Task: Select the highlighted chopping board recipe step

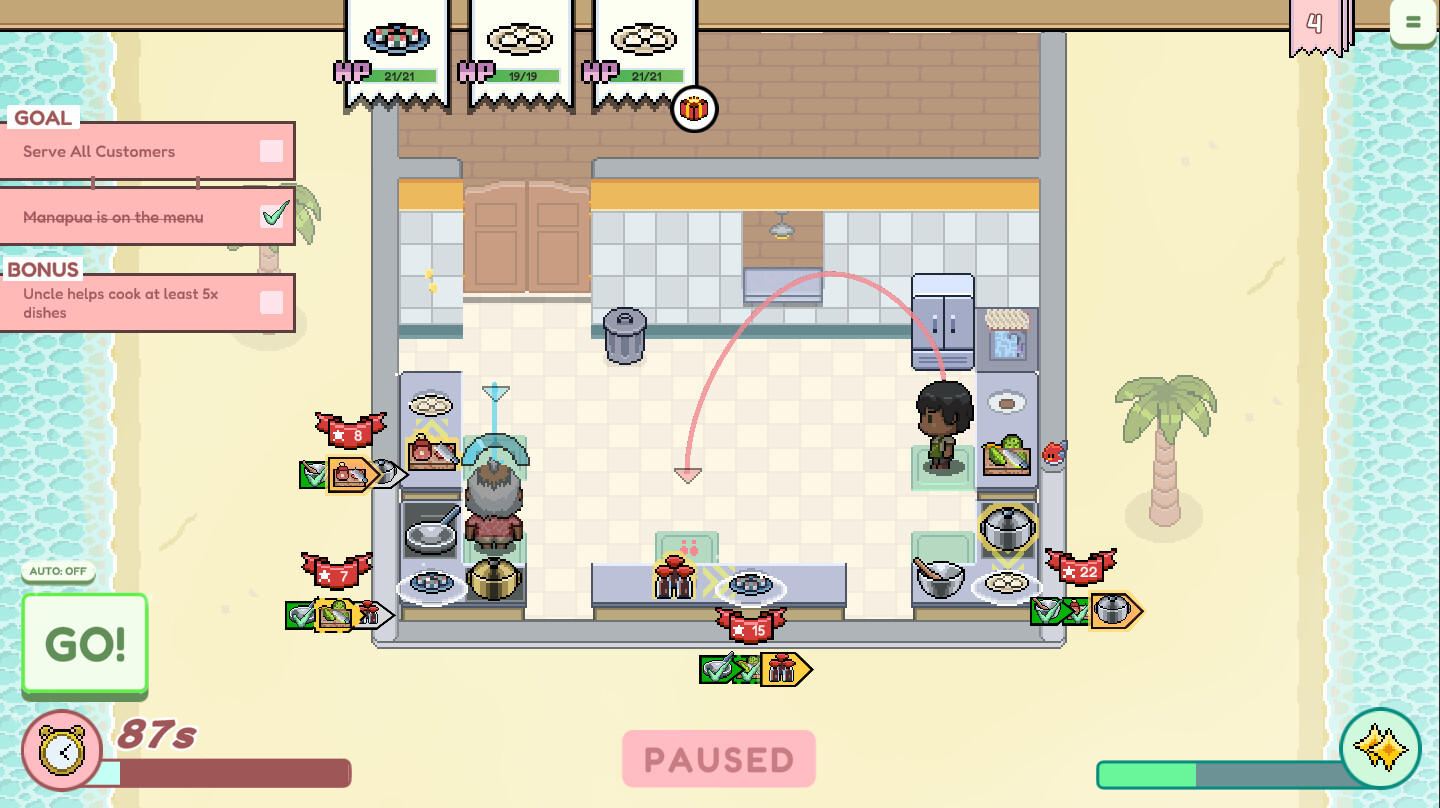Action: pyautogui.click(x=347, y=473)
